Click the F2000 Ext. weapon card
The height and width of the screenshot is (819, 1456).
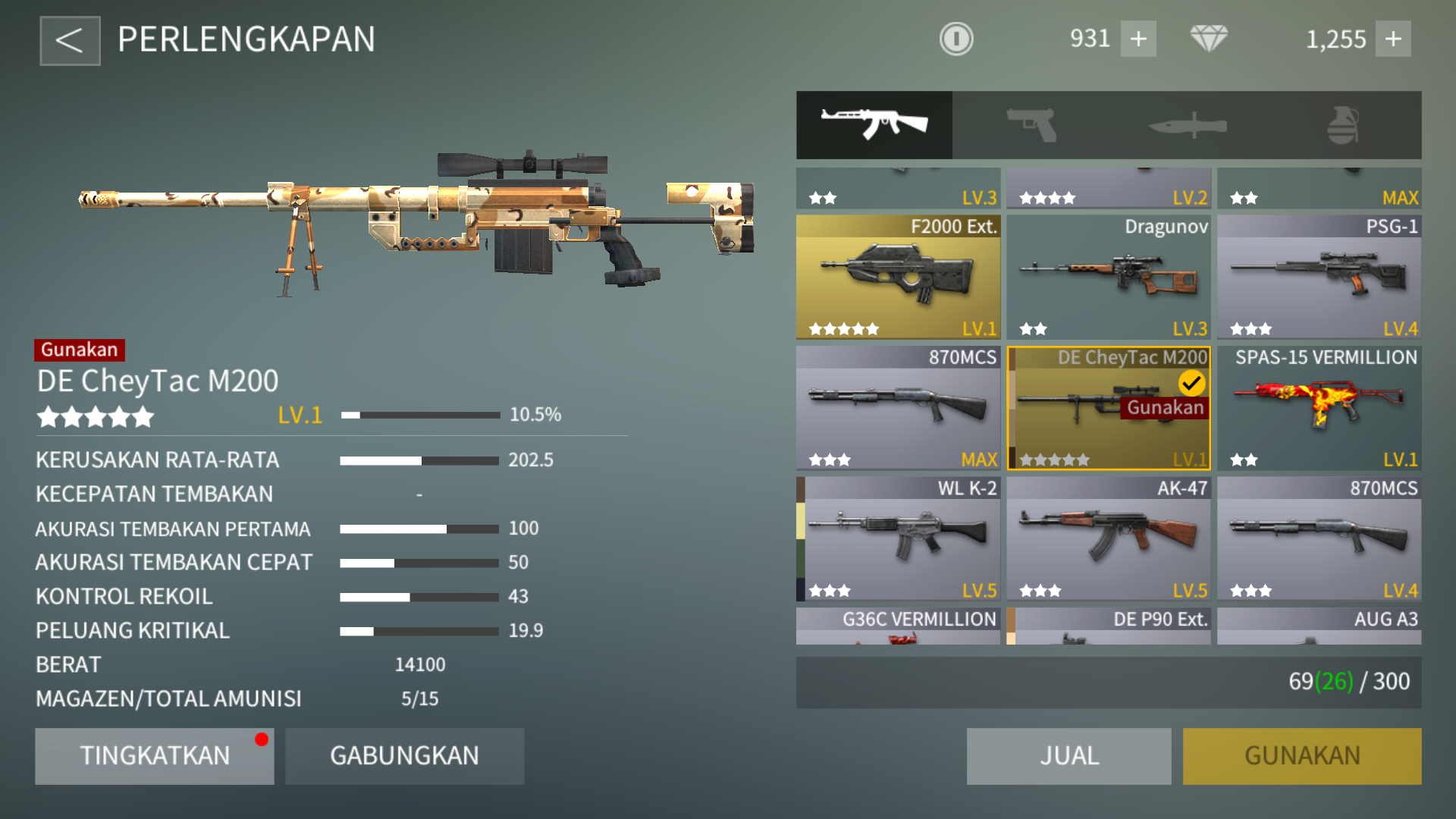(x=898, y=277)
